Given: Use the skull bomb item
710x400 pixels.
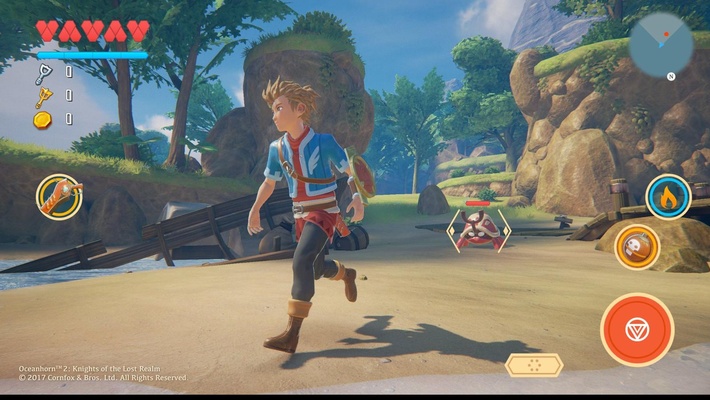Looking at the screenshot, I should (636, 246).
